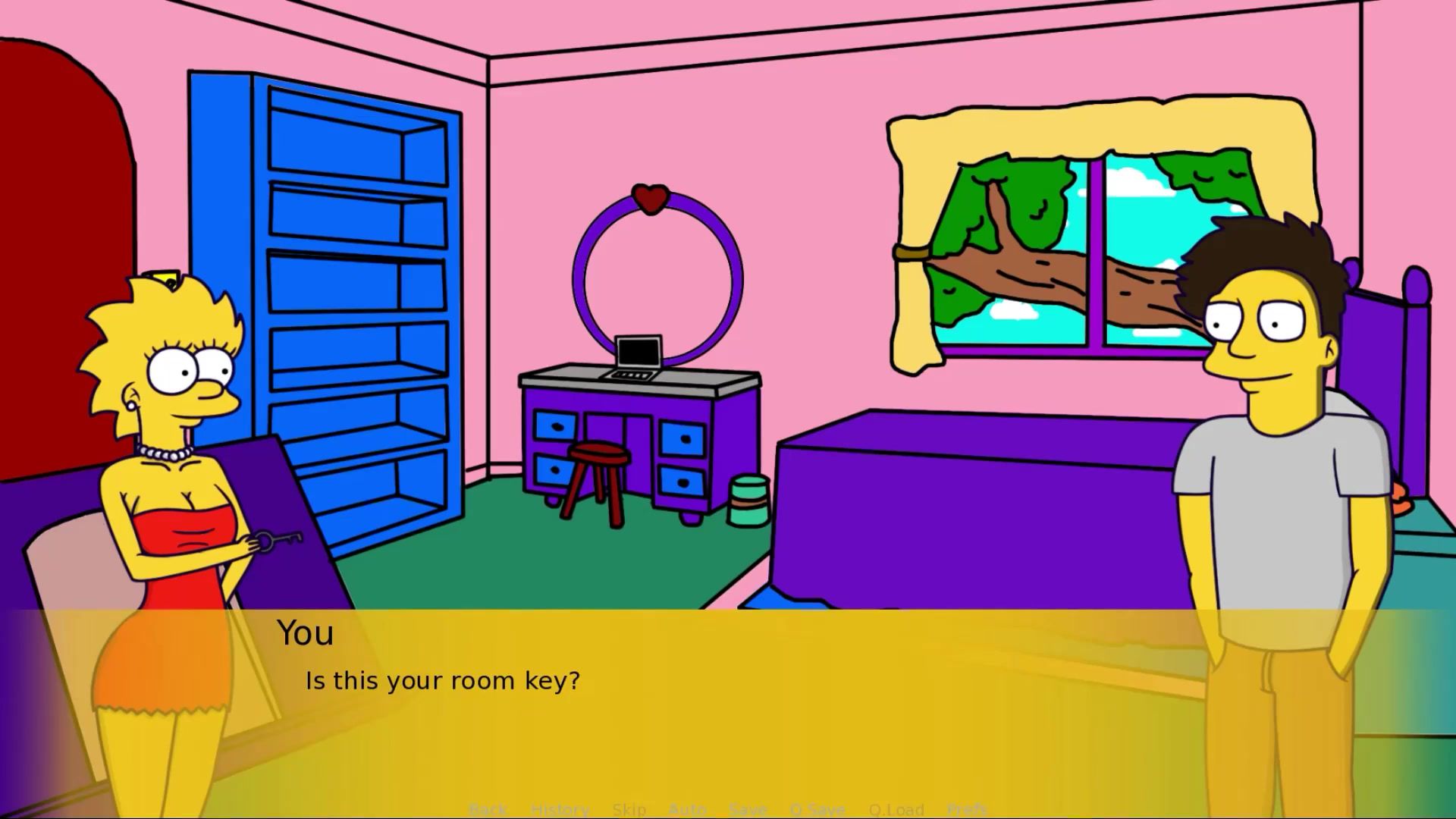Toggle Auto-advance dialogue
This screenshot has width=1456, height=819.
pos(687,809)
